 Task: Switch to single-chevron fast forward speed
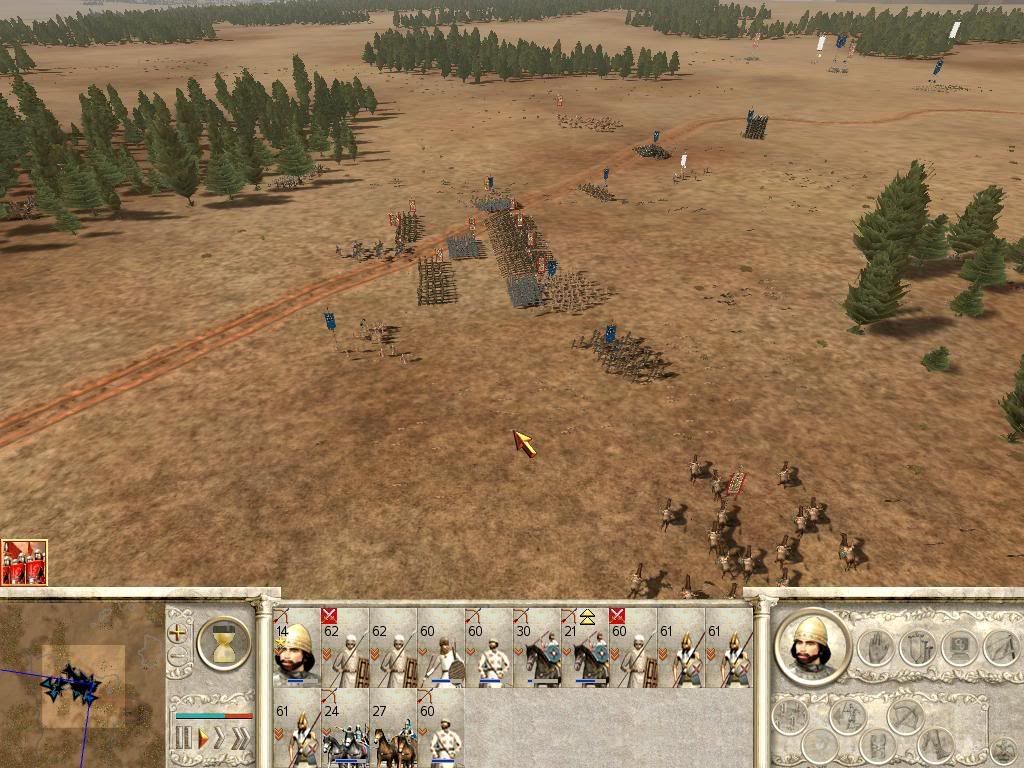[221, 738]
